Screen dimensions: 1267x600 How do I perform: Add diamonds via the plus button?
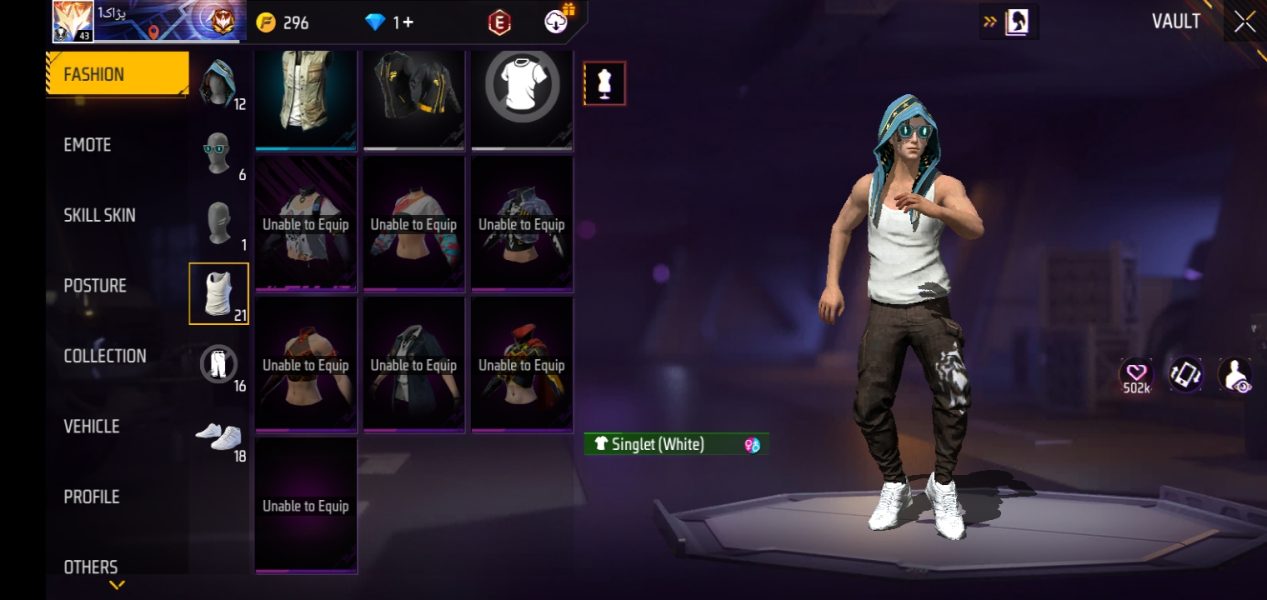(x=408, y=22)
